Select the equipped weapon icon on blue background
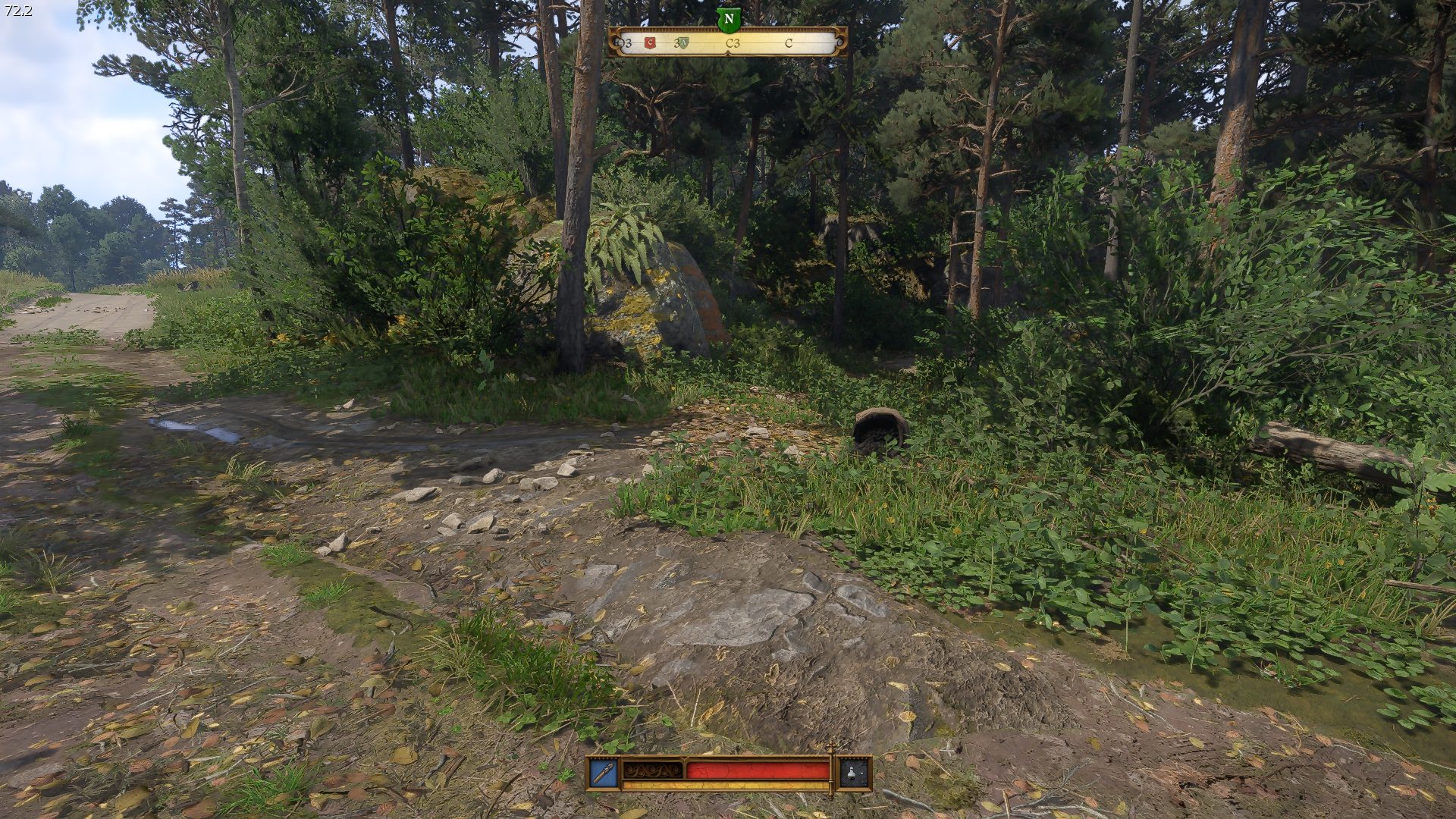Viewport: 1456px width, 819px height. click(604, 773)
